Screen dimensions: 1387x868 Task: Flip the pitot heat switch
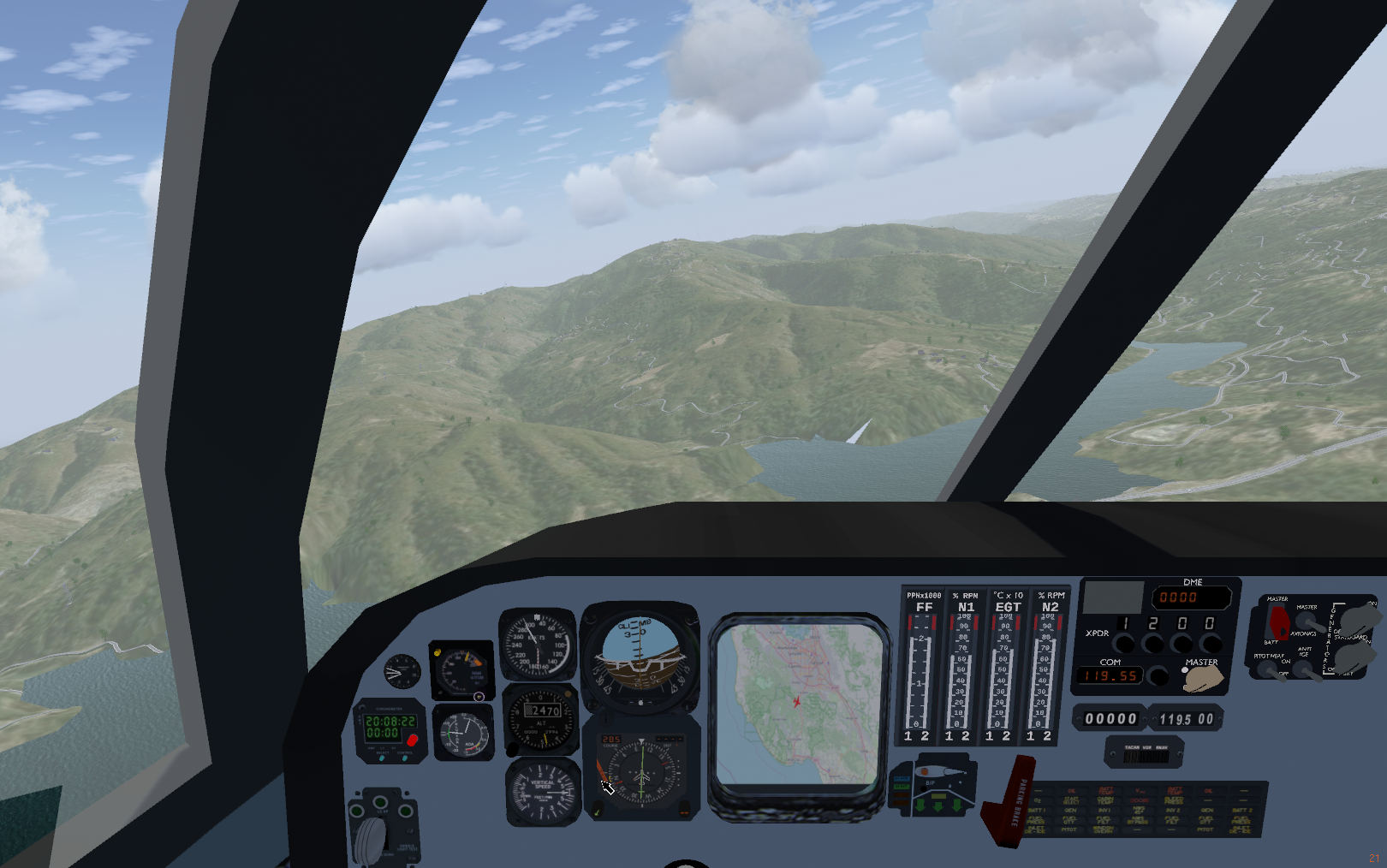pos(1267,669)
